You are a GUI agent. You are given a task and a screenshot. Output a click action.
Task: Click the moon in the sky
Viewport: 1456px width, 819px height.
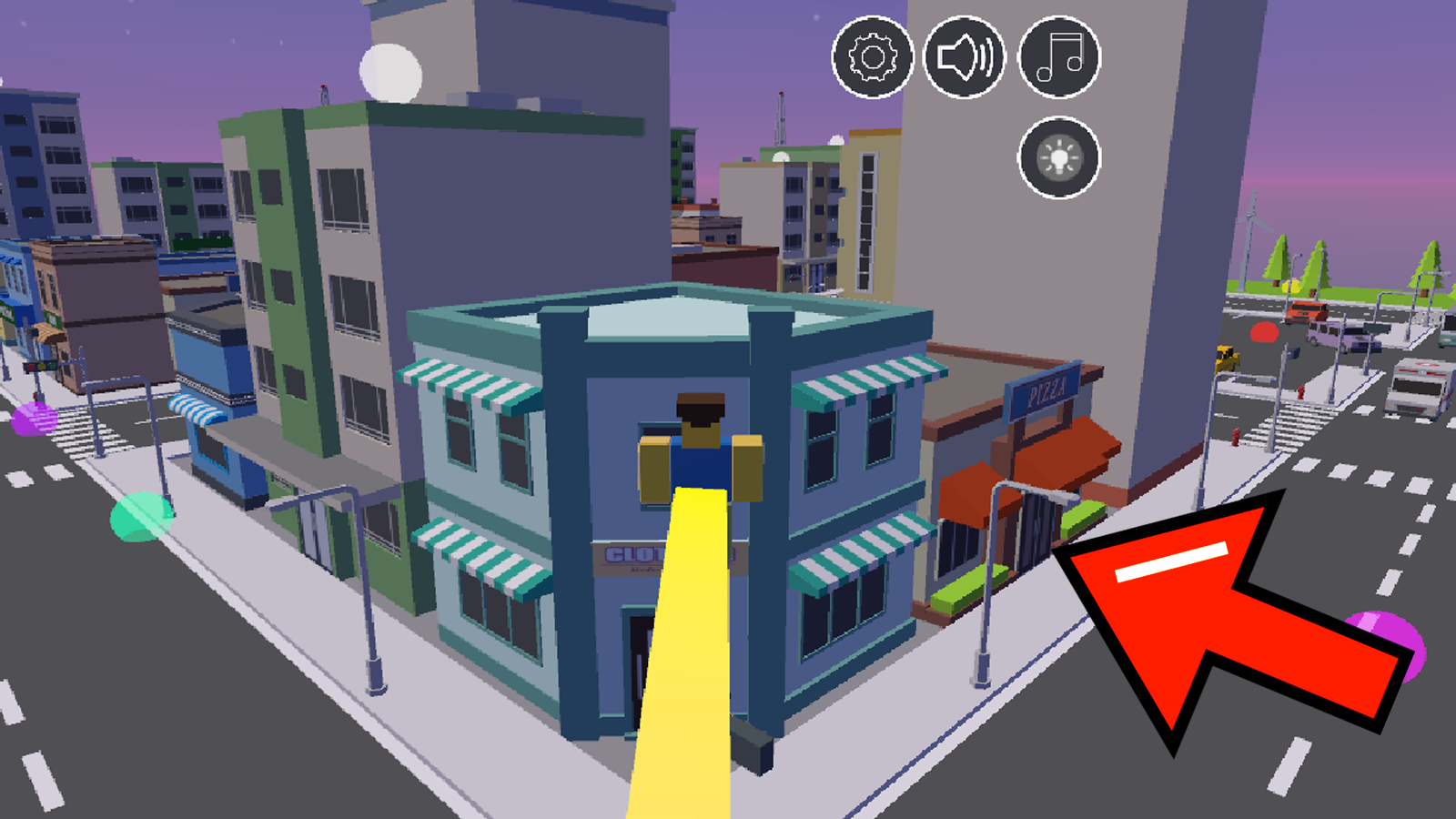(x=391, y=73)
